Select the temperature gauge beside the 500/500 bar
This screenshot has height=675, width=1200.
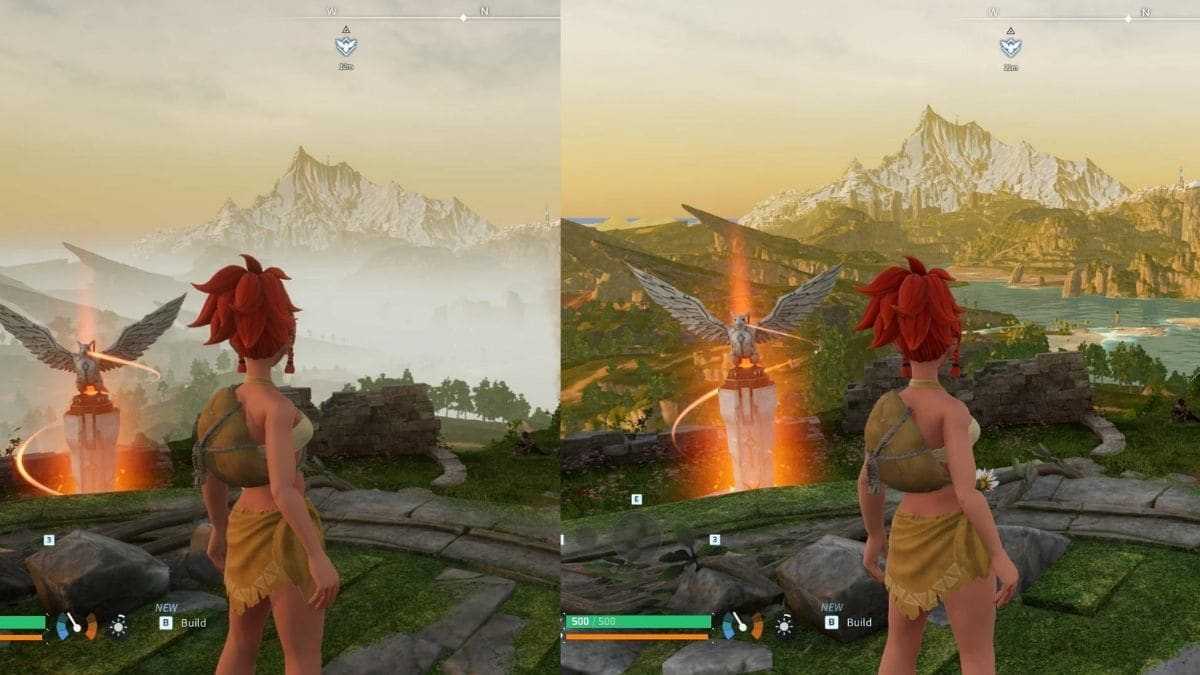(742, 626)
